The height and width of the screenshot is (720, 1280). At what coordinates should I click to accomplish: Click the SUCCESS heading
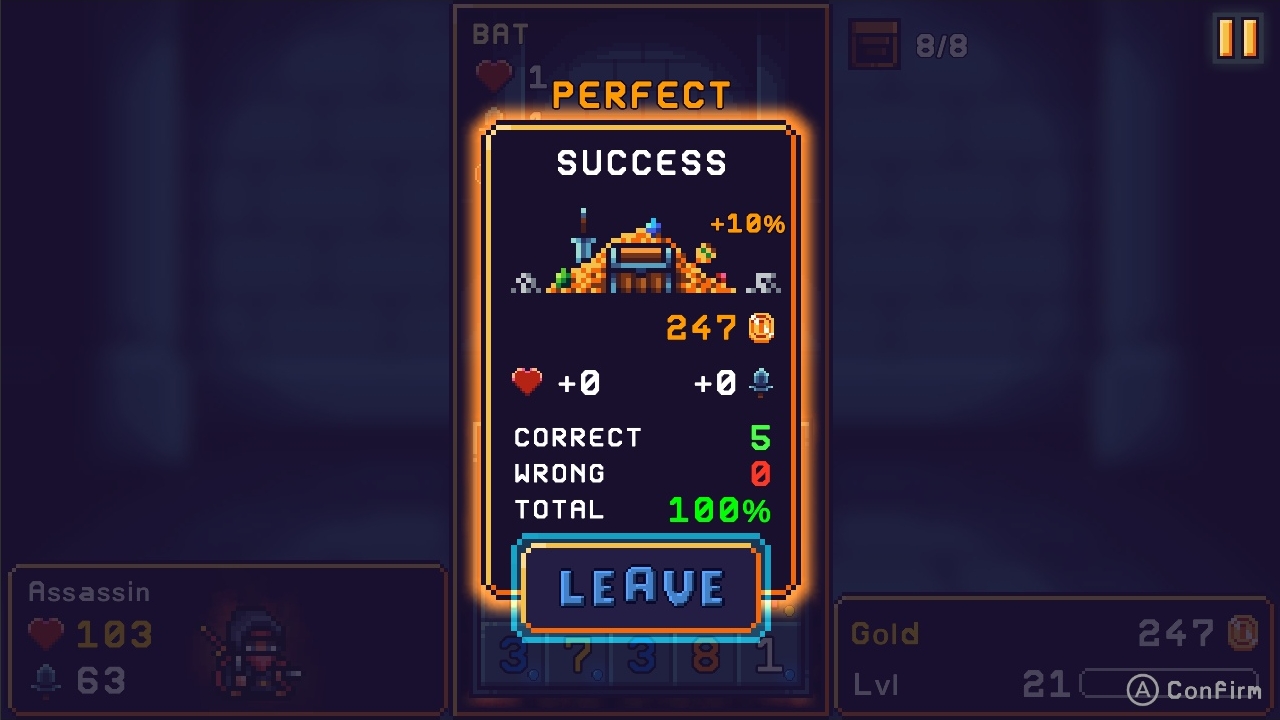640,162
